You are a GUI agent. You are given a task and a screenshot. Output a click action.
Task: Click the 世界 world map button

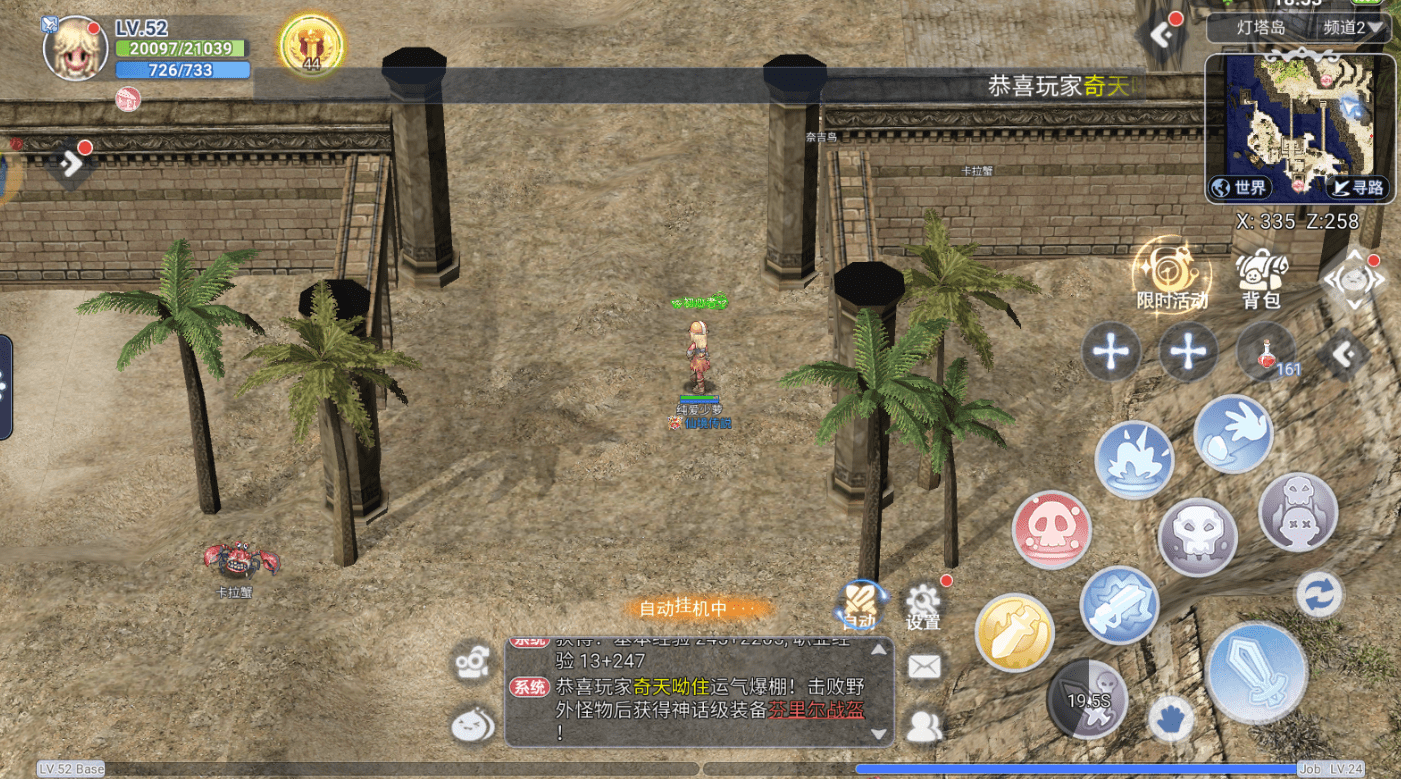tap(1240, 187)
